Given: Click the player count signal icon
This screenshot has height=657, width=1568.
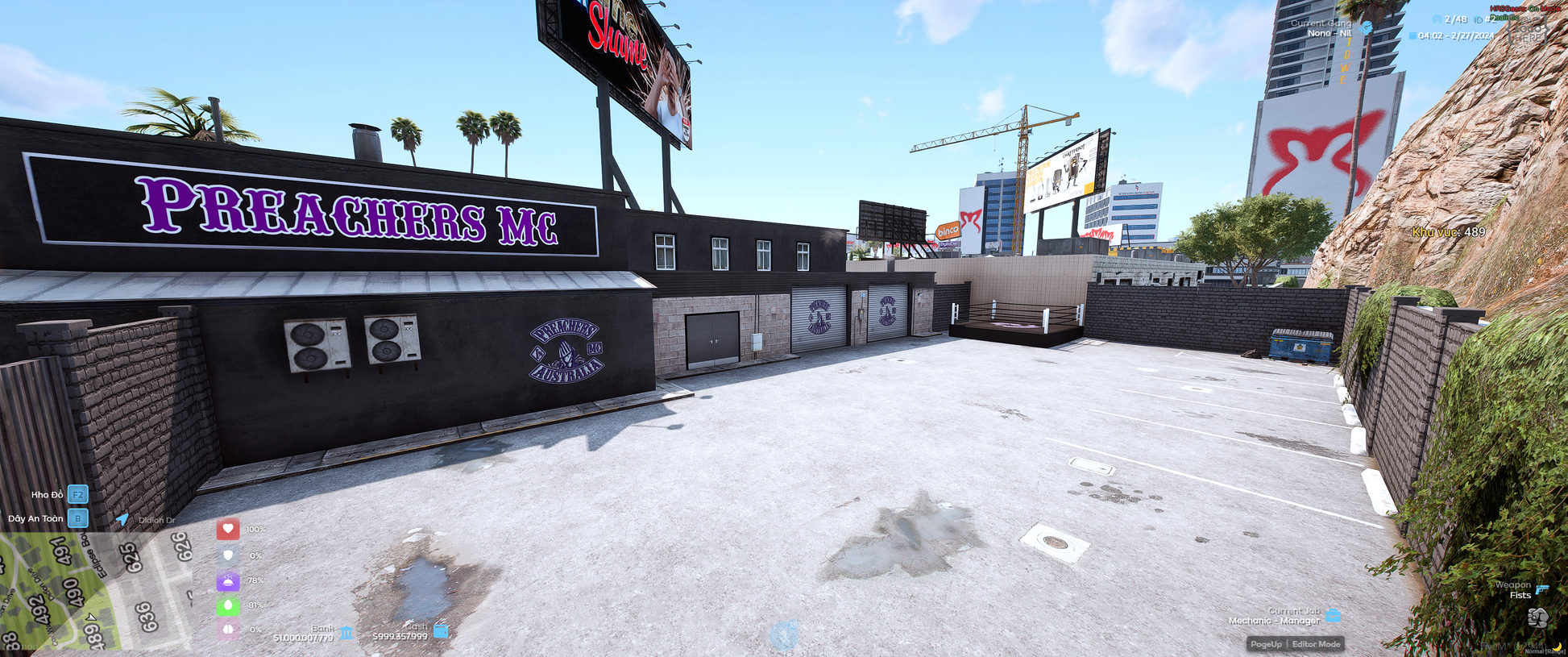Looking at the screenshot, I should (1437, 19).
